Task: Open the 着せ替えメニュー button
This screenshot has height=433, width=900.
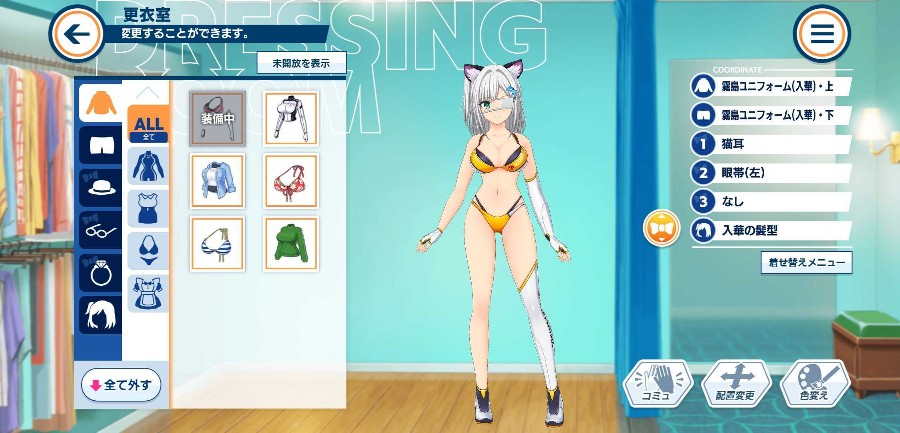Action: coord(806,263)
